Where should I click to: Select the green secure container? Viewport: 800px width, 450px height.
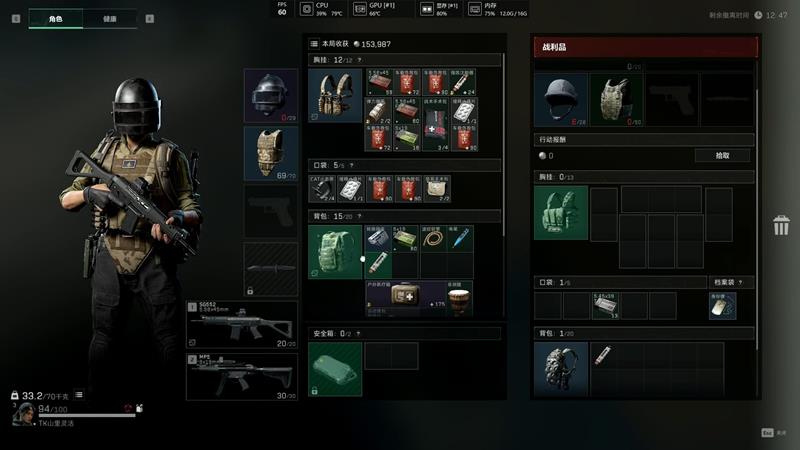(x=335, y=368)
